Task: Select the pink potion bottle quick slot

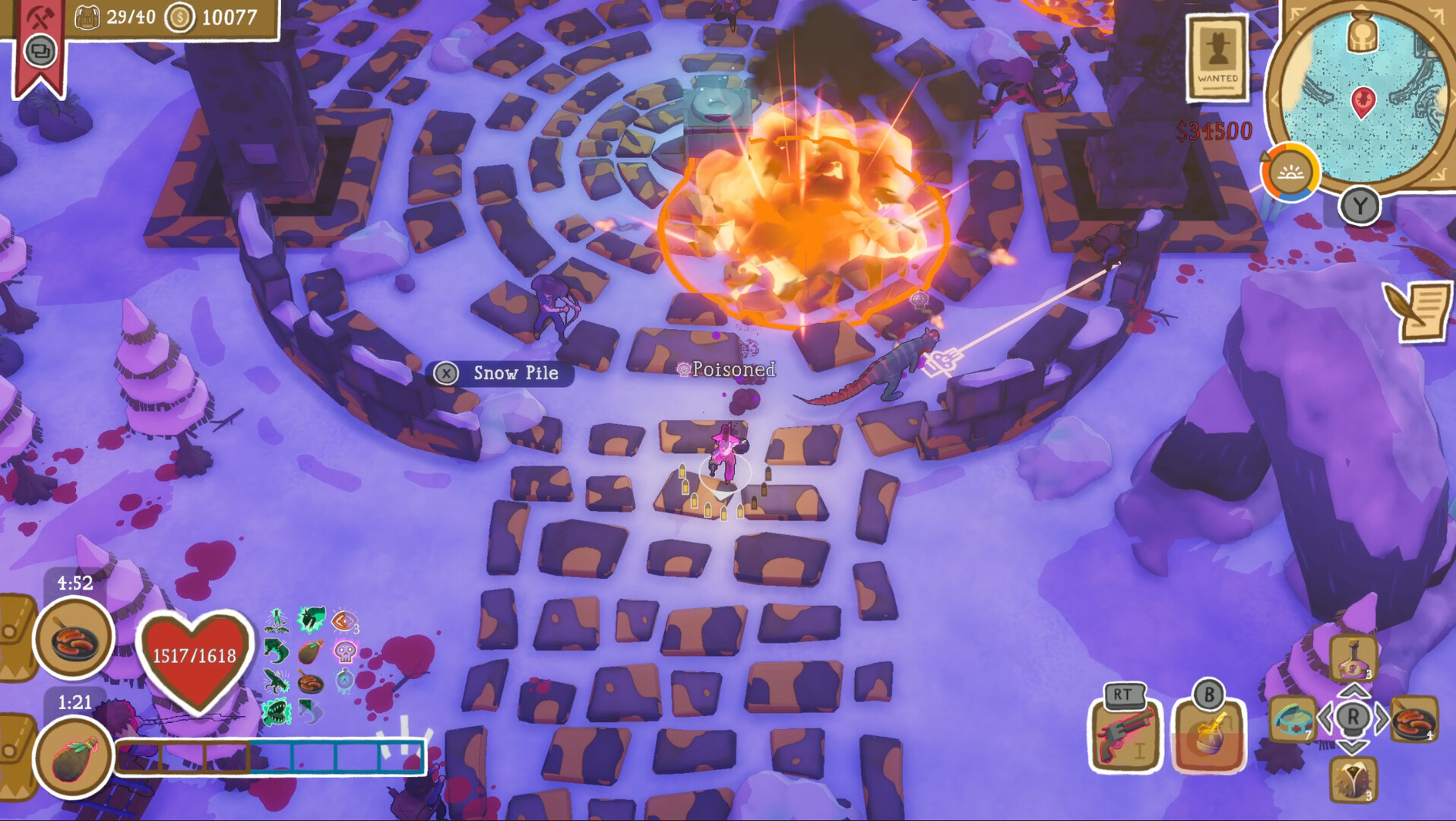Action: coord(1353,658)
